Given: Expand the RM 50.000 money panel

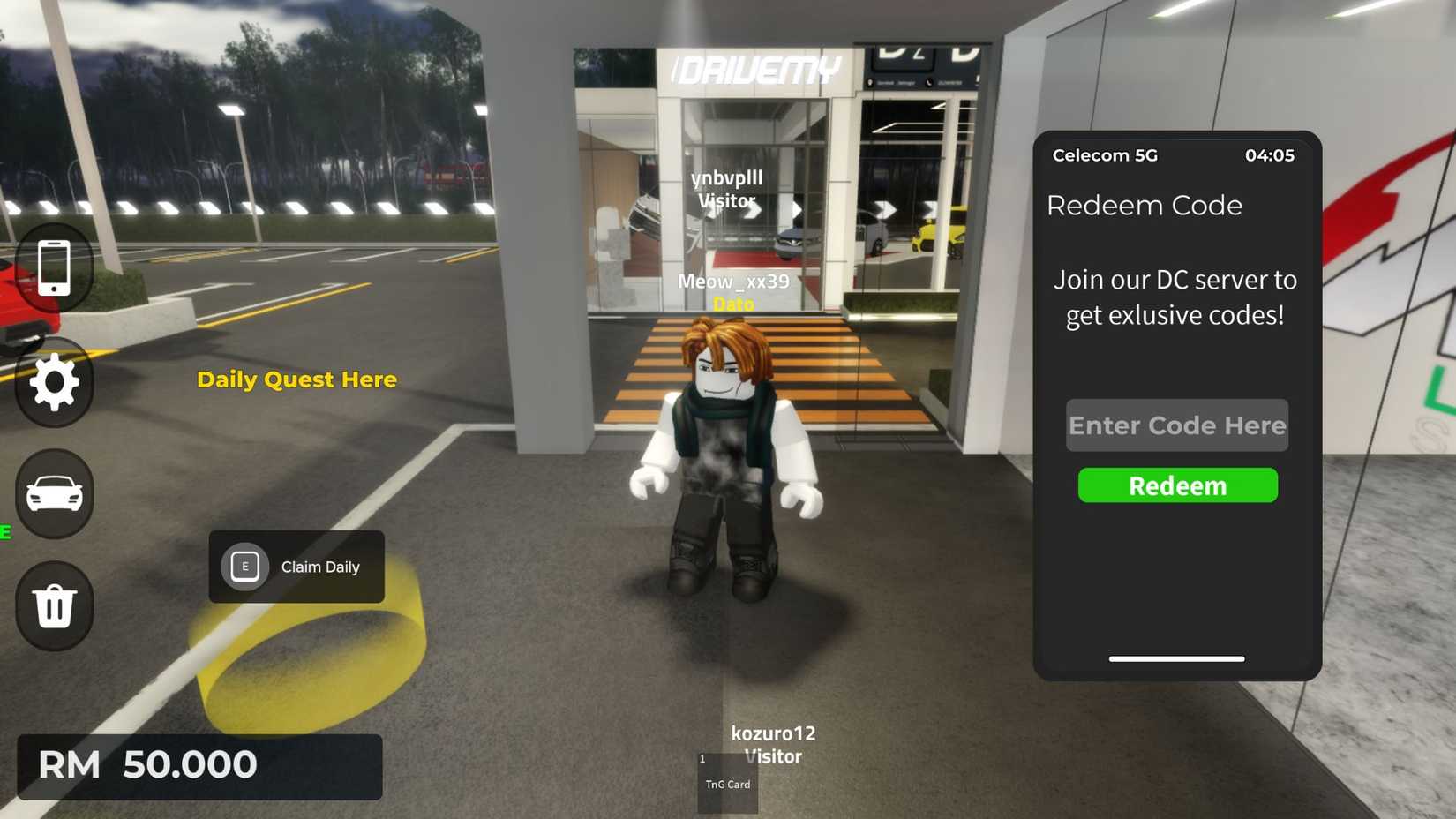Looking at the screenshot, I should [199, 766].
